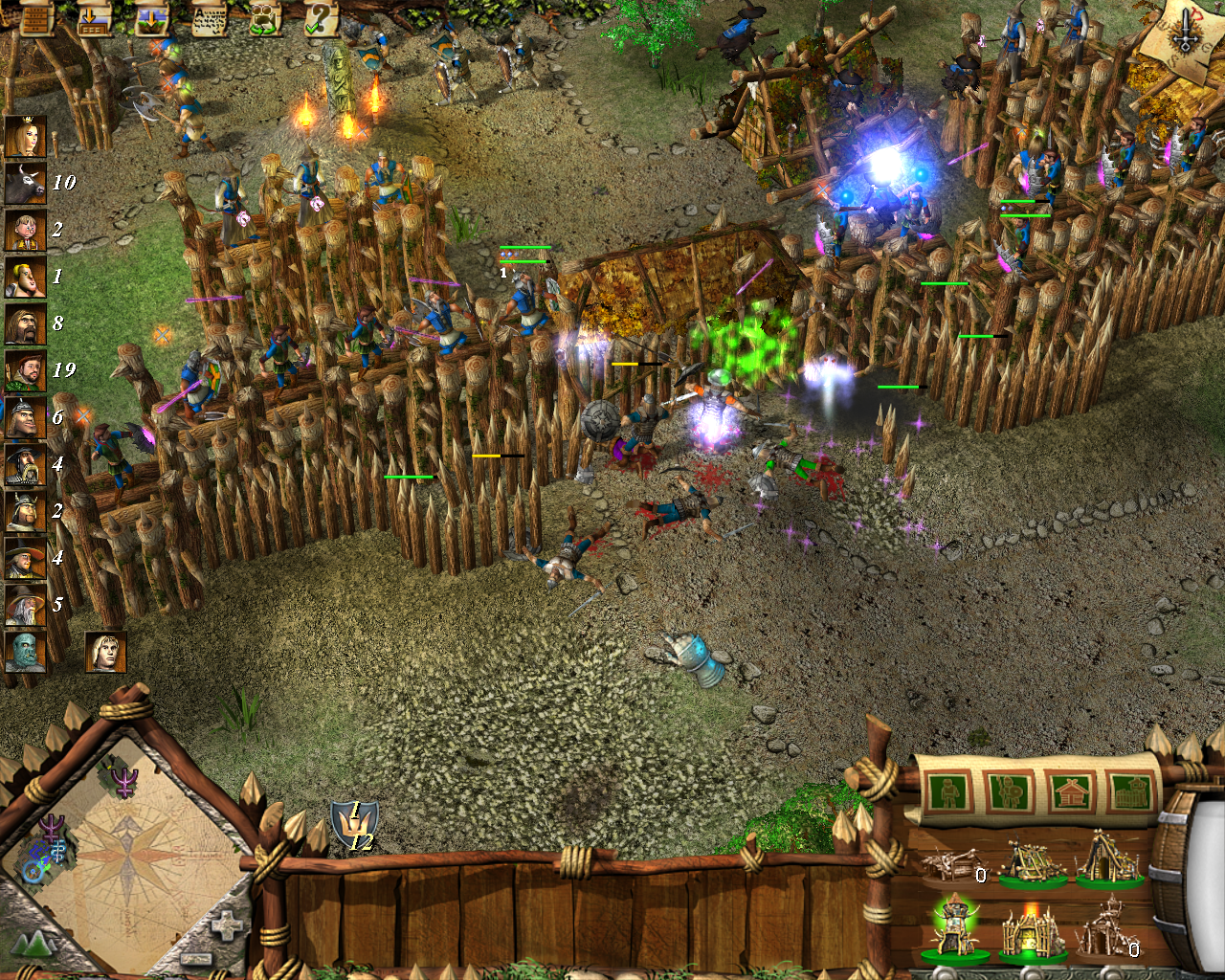
Task: Select the blonde hero portrait
Action: pyautogui.click(x=105, y=652)
